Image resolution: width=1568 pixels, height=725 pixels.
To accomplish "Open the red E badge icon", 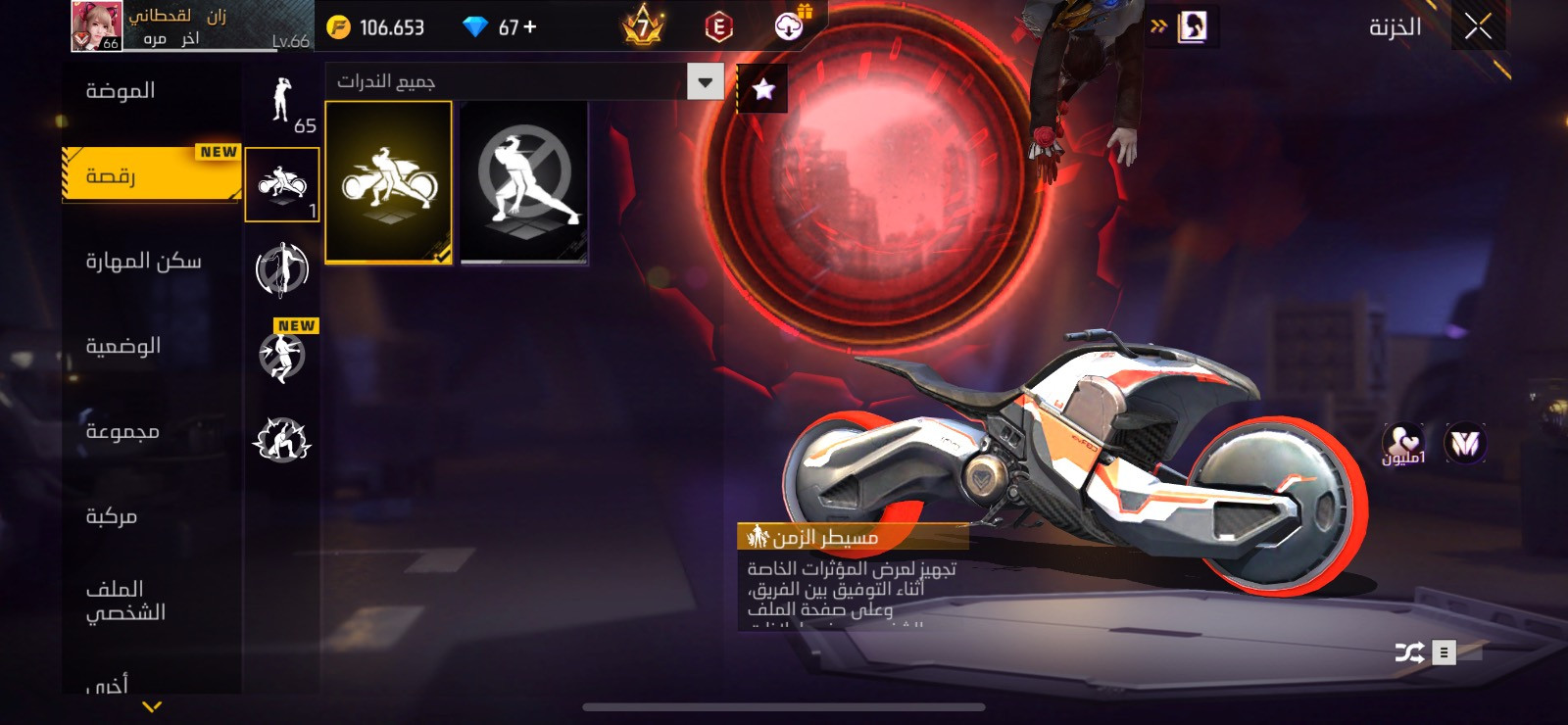I will pyautogui.click(x=718, y=27).
